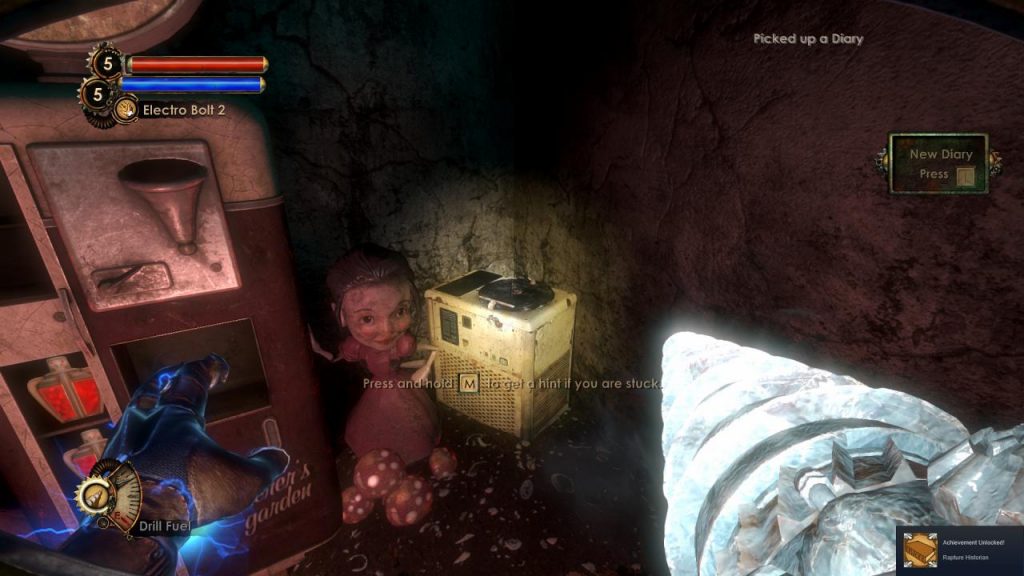1024x576 pixels.
Task: Open the Achievement Unlocked Rapture Historian popup
Action: (959, 550)
